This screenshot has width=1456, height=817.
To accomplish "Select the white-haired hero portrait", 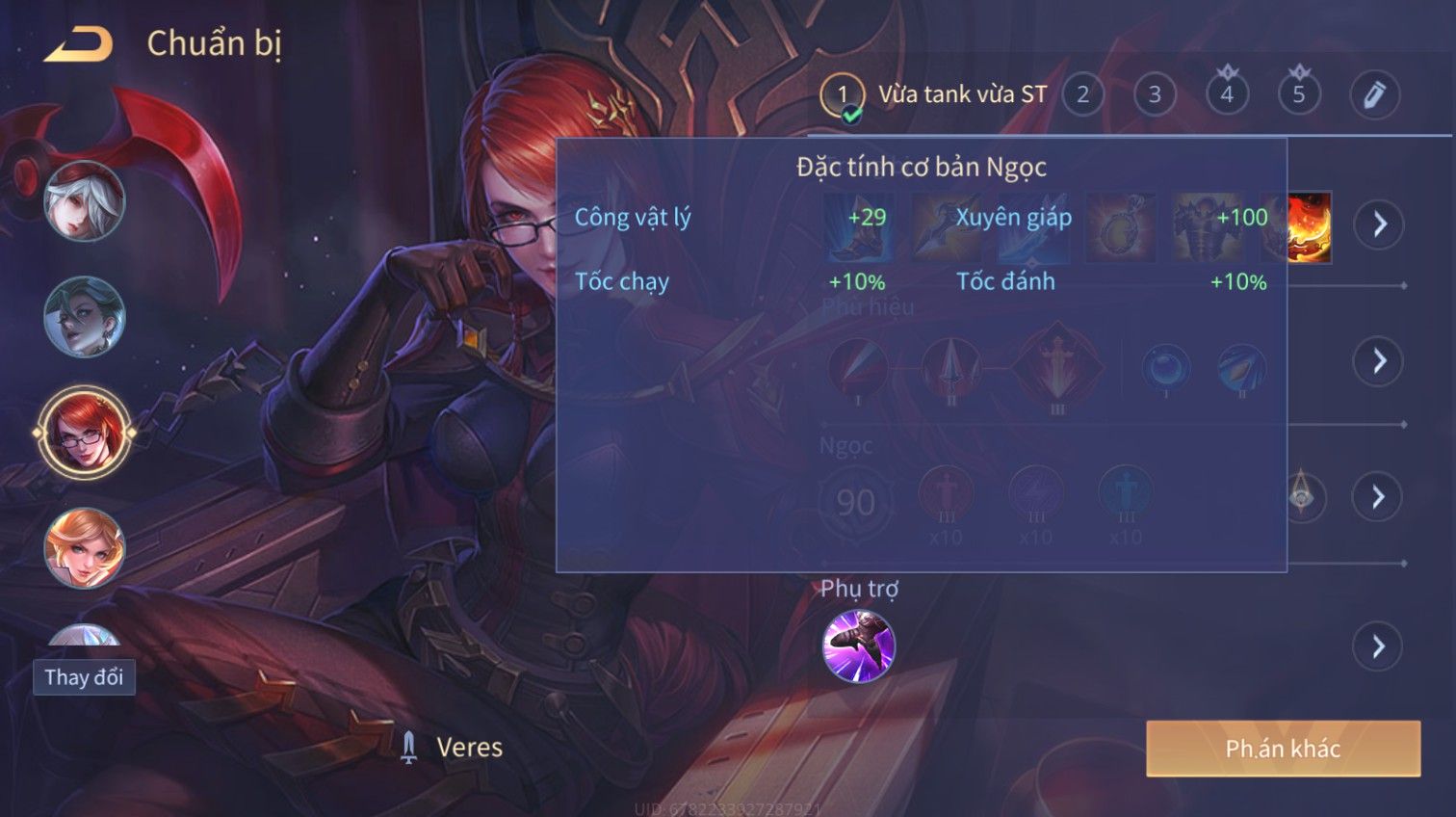I will coord(84,201).
